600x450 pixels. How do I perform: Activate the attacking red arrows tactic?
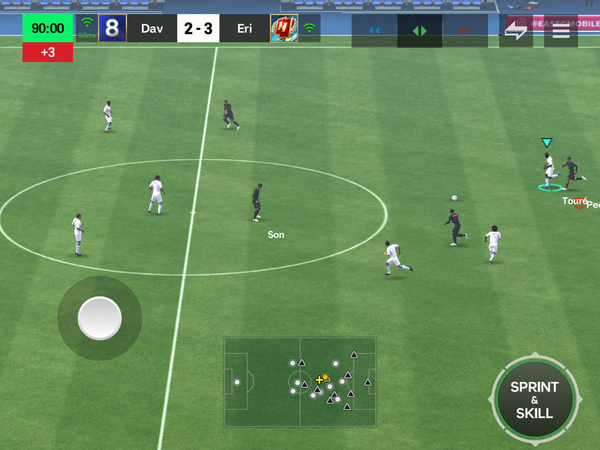coord(465,31)
